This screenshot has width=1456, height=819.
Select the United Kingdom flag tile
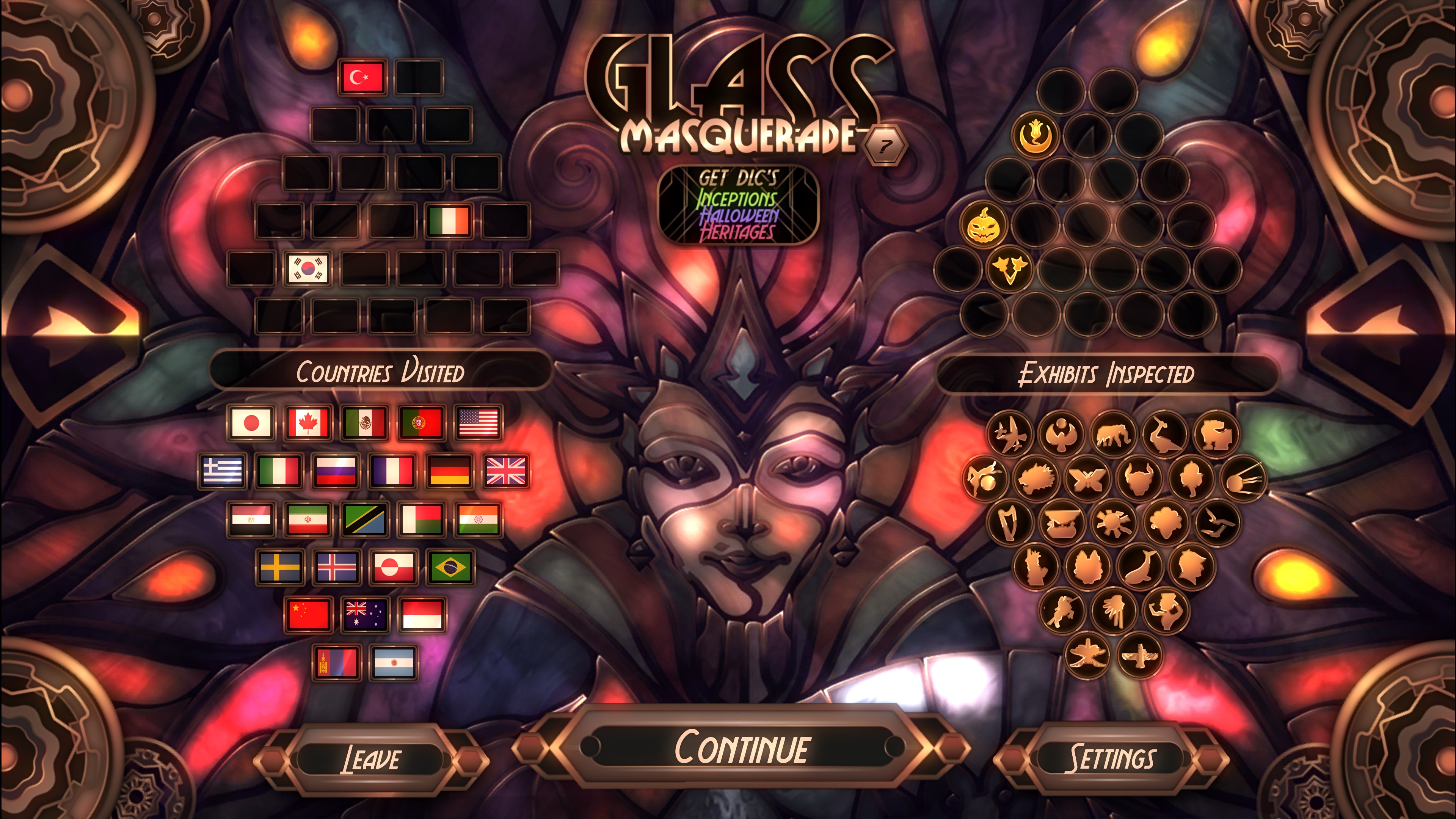pyautogui.click(x=506, y=471)
